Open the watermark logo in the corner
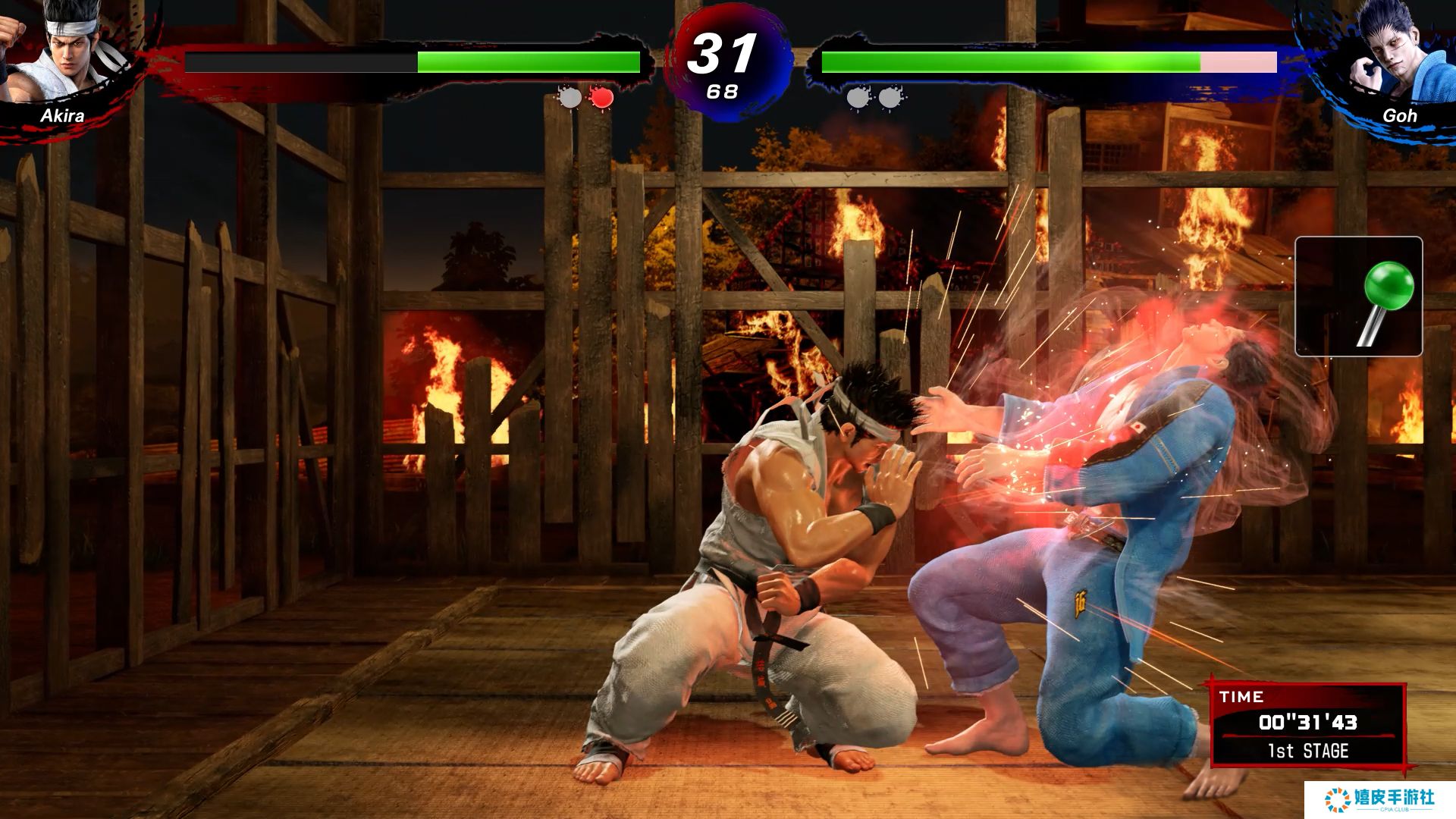This screenshot has width=1456, height=819. 1379,799
